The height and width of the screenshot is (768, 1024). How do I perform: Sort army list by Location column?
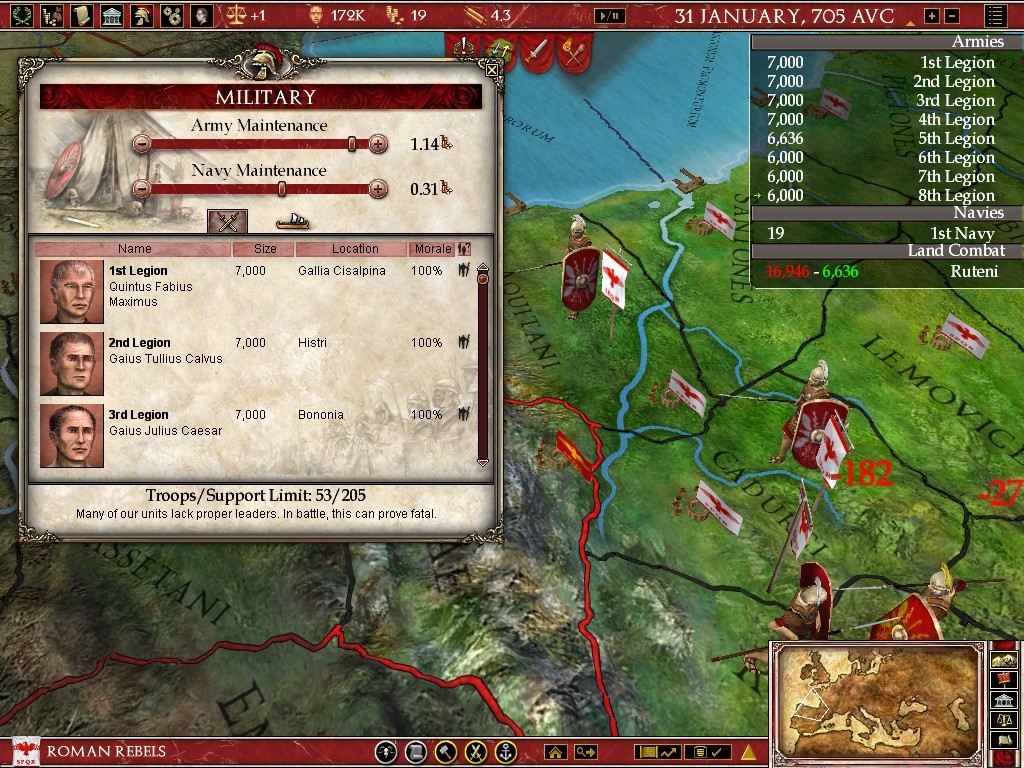pyautogui.click(x=351, y=249)
